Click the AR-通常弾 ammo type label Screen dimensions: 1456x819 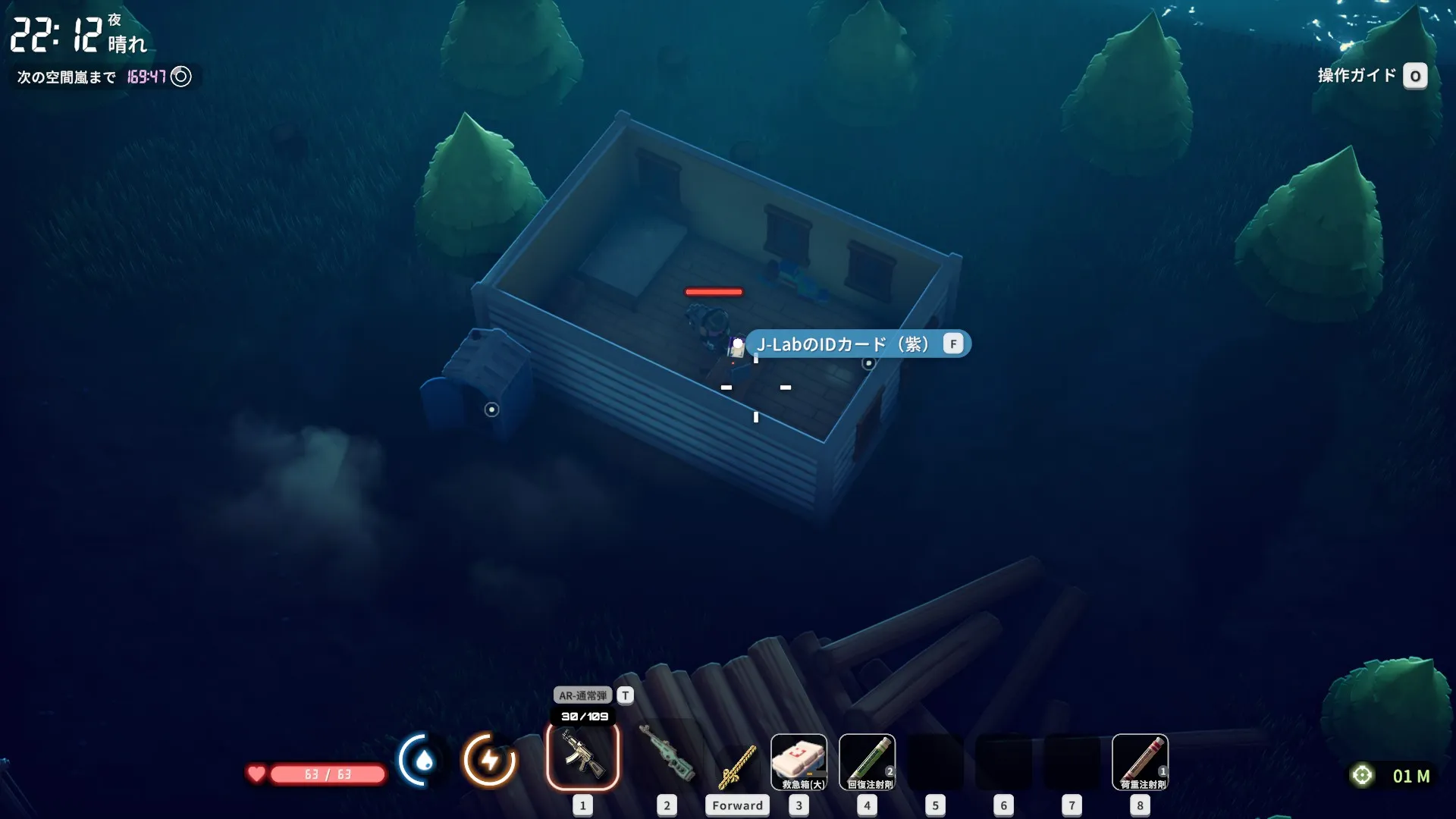pyautogui.click(x=582, y=695)
